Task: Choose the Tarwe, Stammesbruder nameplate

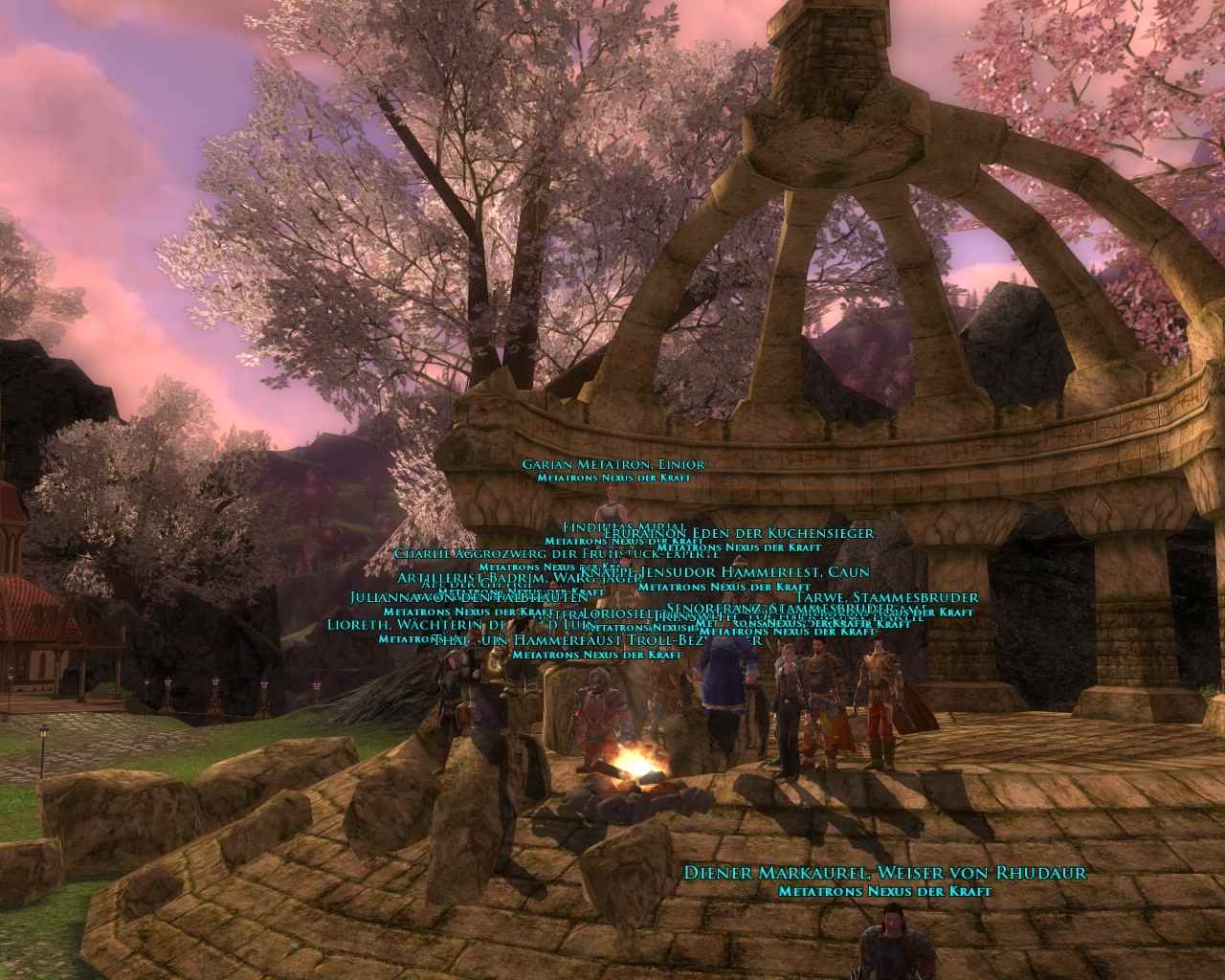Action: (x=886, y=597)
